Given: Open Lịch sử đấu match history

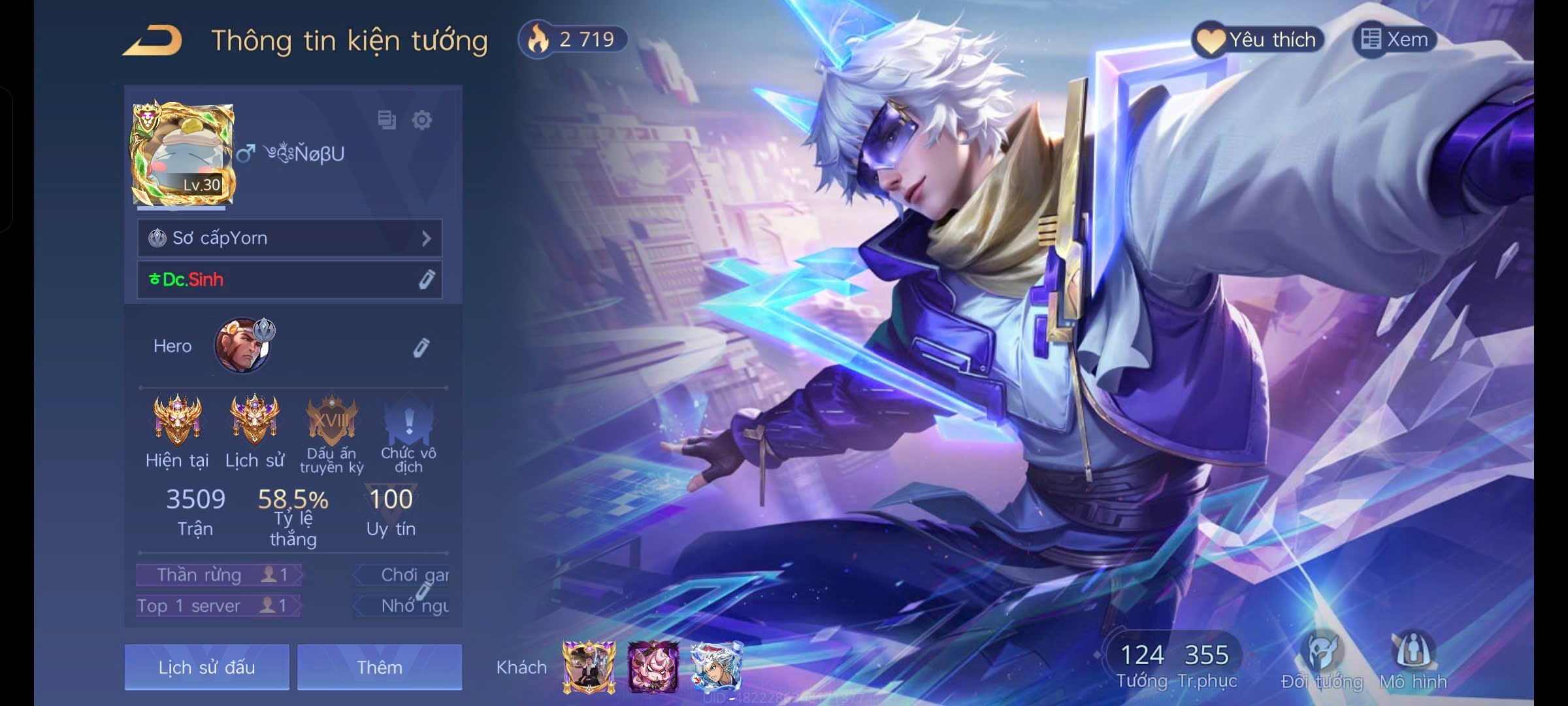Looking at the screenshot, I should pyautogui.click(x=206, y=667).
